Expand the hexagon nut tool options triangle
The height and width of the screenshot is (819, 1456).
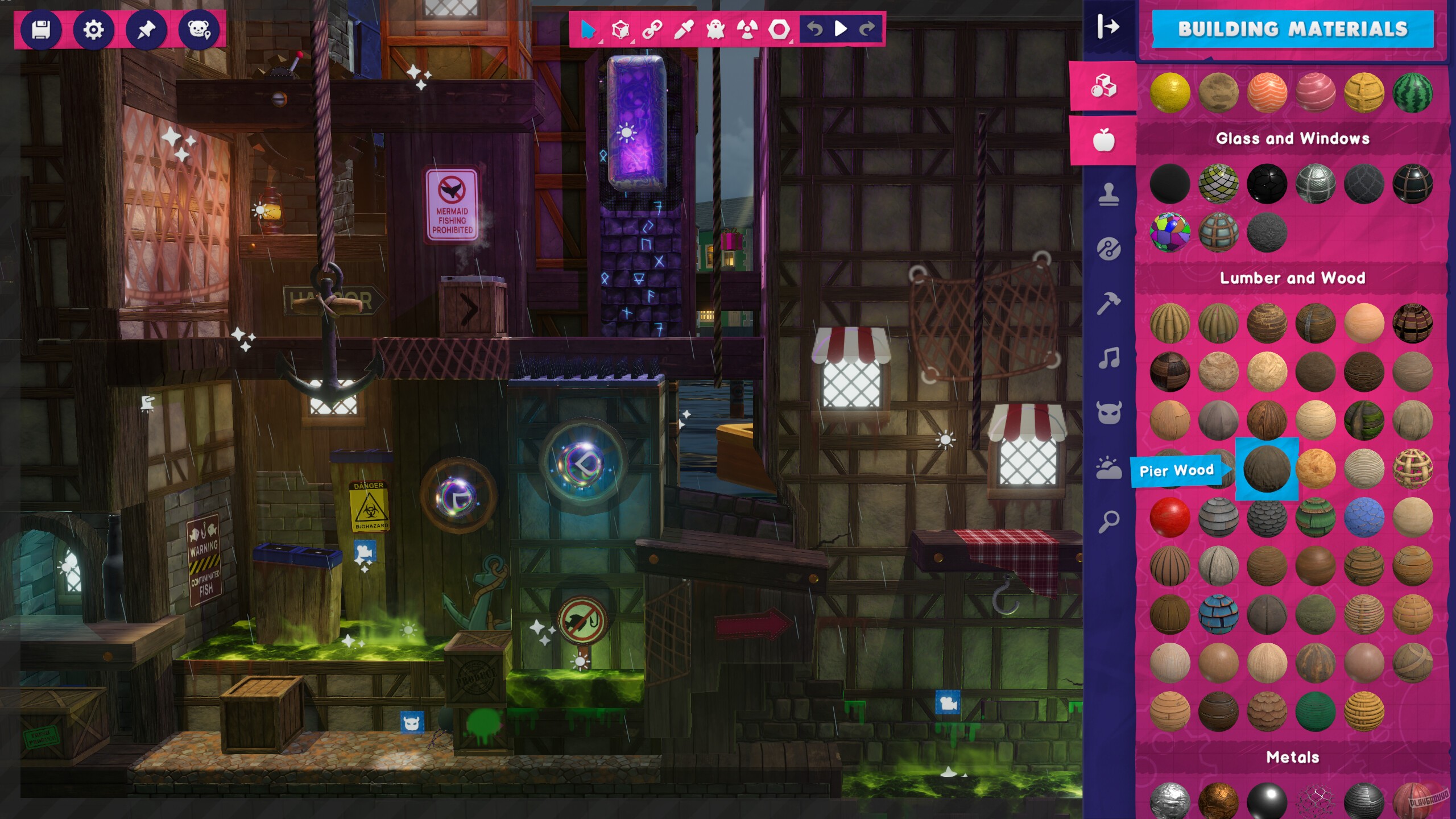coord(792,42)
